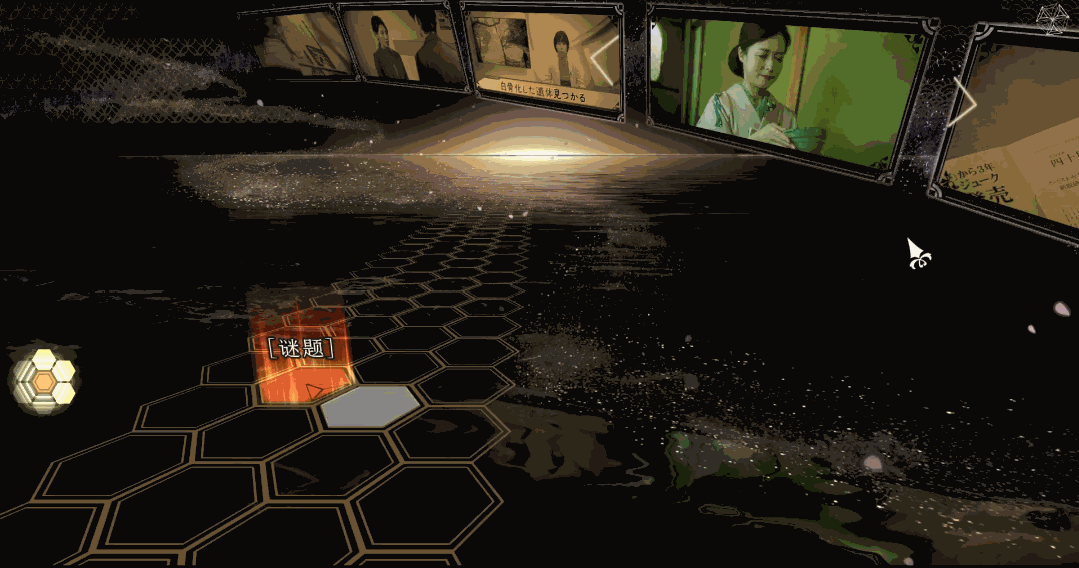Screen dimensions: 1079x568
Task: Click the geometric emblem icon in corner
Action: click(x=1054, y=18)
